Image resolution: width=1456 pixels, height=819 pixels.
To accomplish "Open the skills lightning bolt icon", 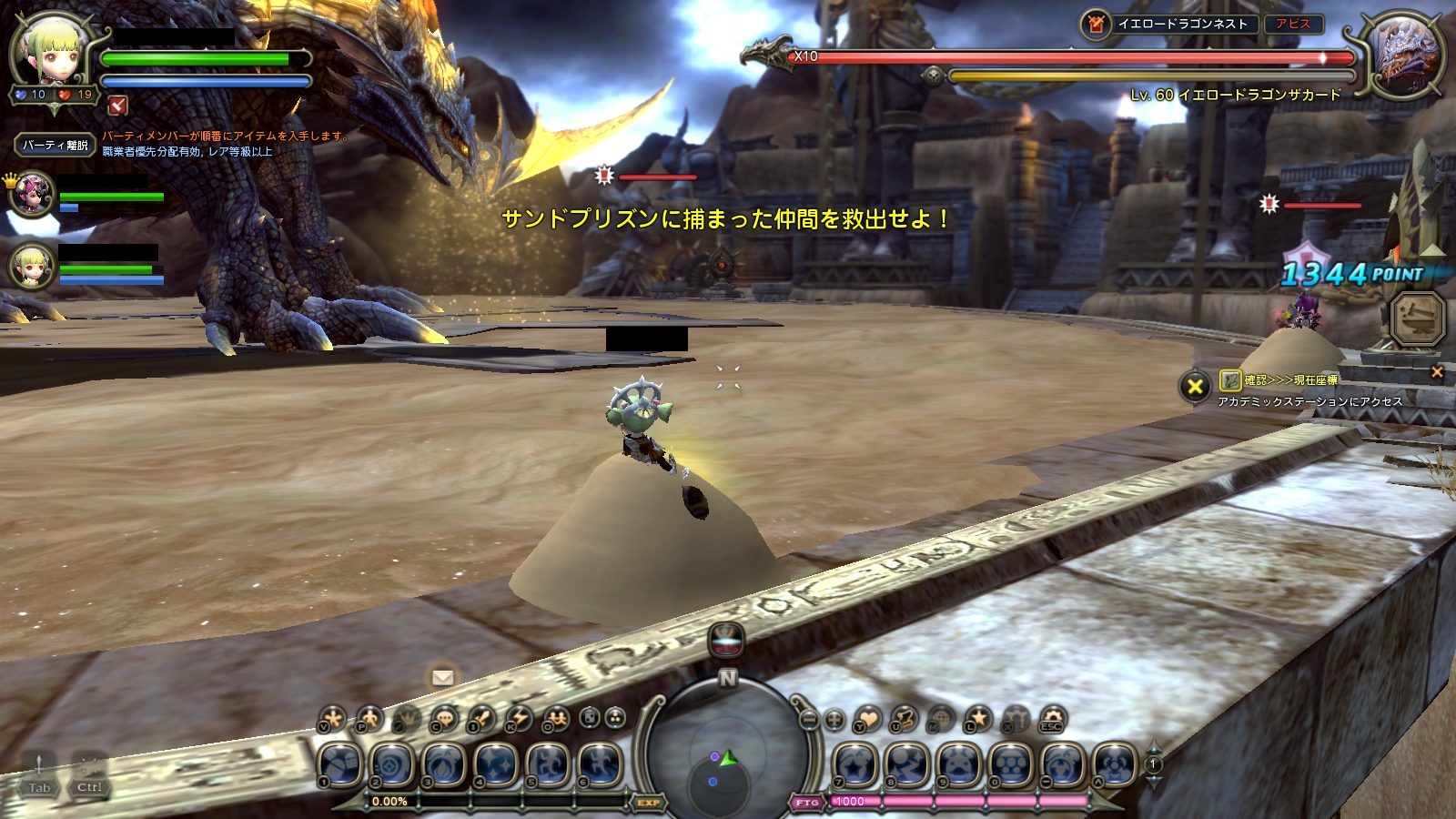I will (x=519, y=719).
